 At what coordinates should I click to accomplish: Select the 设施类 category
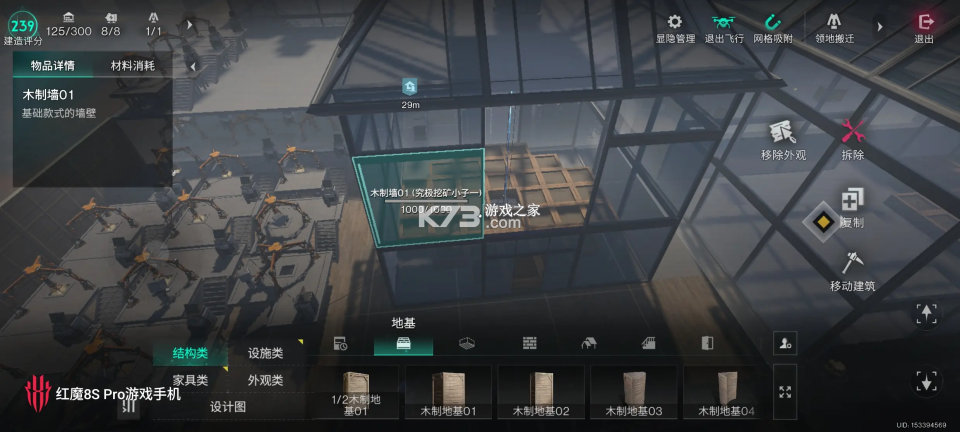pyautogui.click(x=265, y=353)
